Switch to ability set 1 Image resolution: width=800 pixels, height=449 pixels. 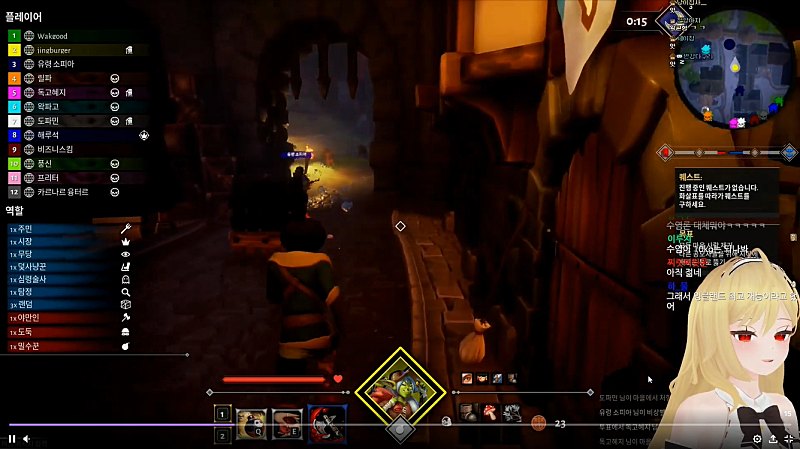[x=222, y=412]
